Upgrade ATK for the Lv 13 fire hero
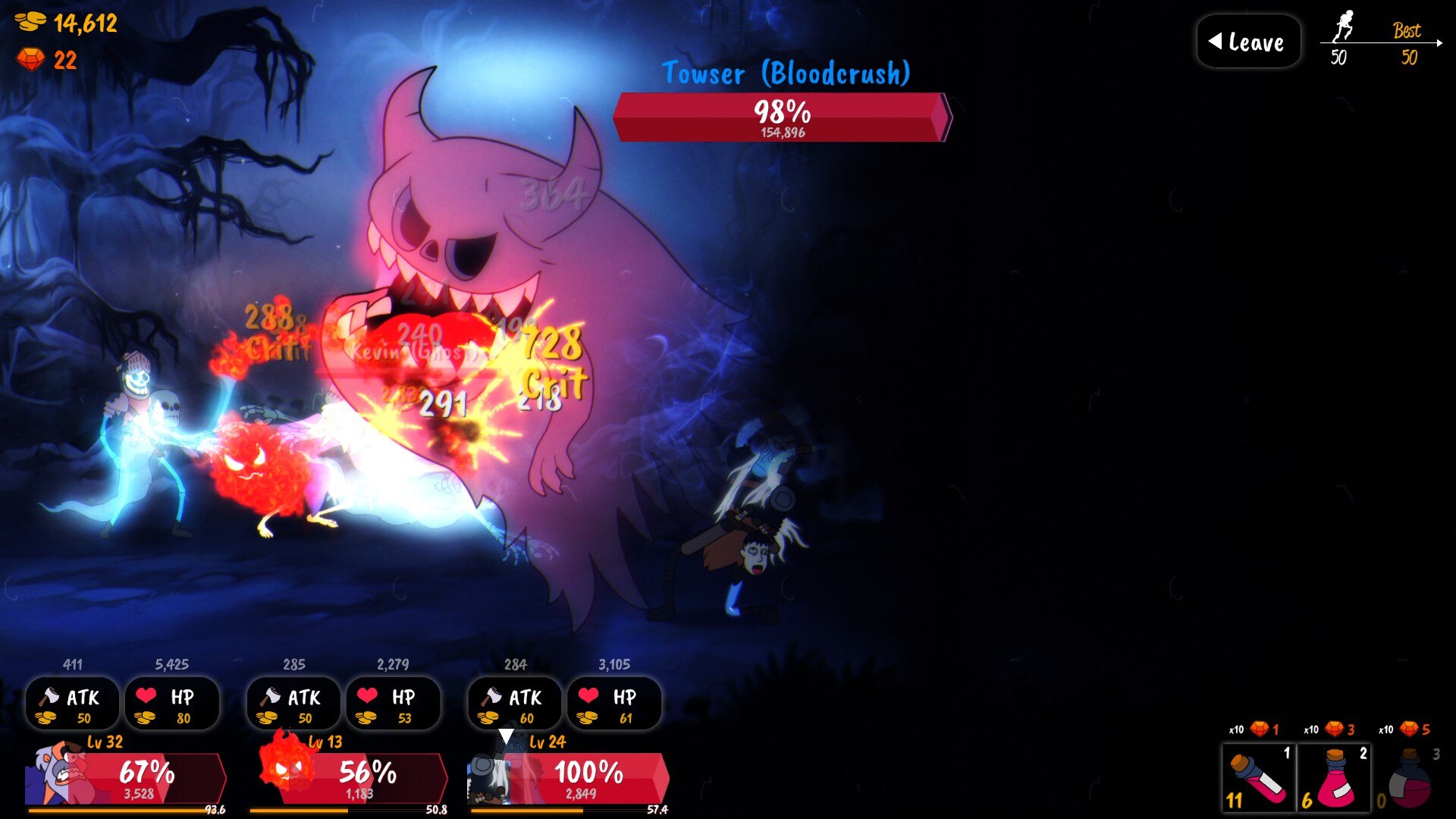 (x=293, y=704)
